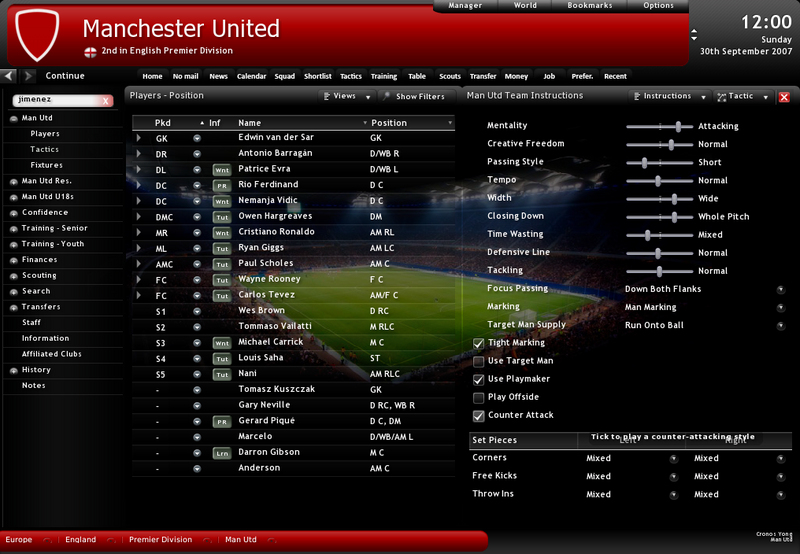Click the Continue button
The width and height of the screenshot is (800, 554).
tap(65, 76)
